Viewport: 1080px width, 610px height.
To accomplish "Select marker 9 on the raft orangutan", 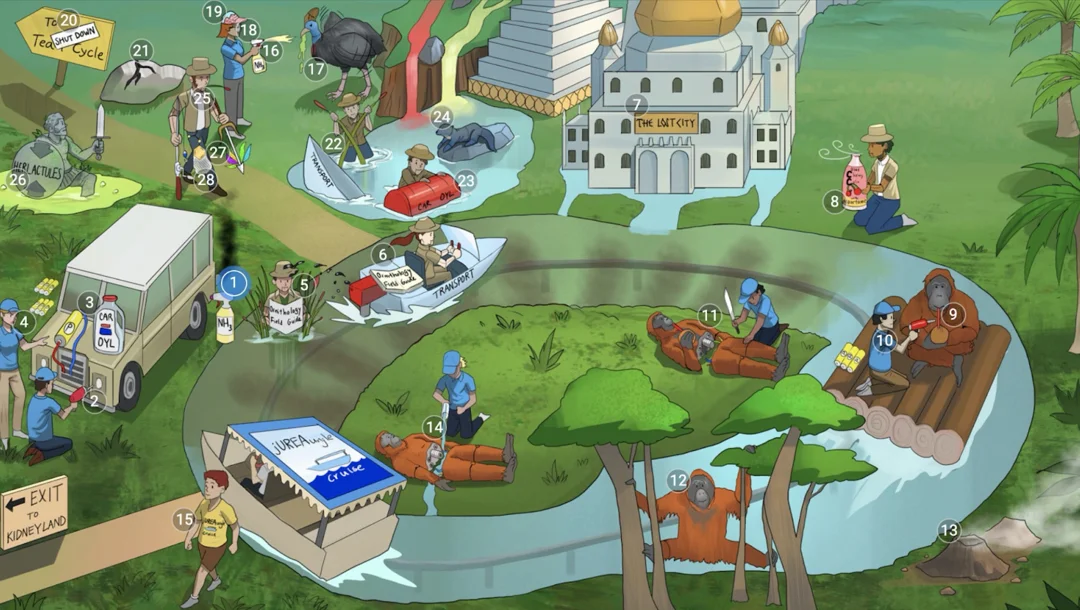I will coord(951,313).
